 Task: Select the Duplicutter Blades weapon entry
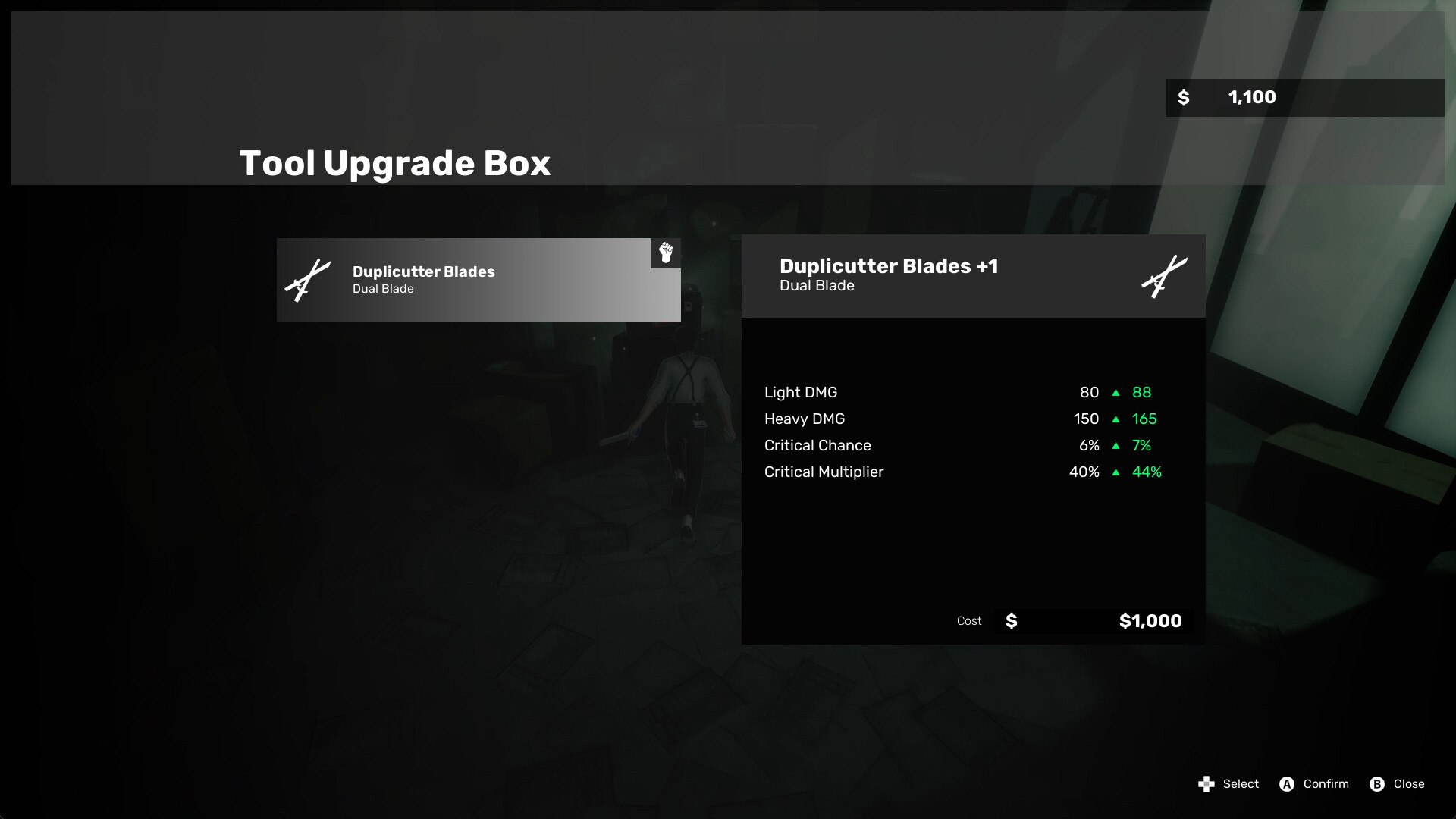[478, 279]
